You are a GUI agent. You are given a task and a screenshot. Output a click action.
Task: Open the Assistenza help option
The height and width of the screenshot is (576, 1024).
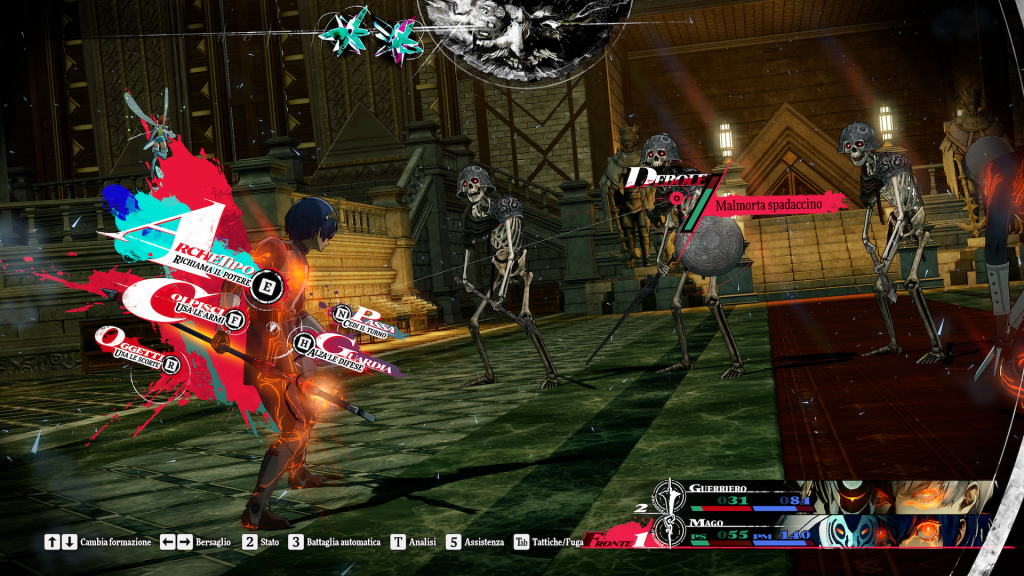coord(478,542)
